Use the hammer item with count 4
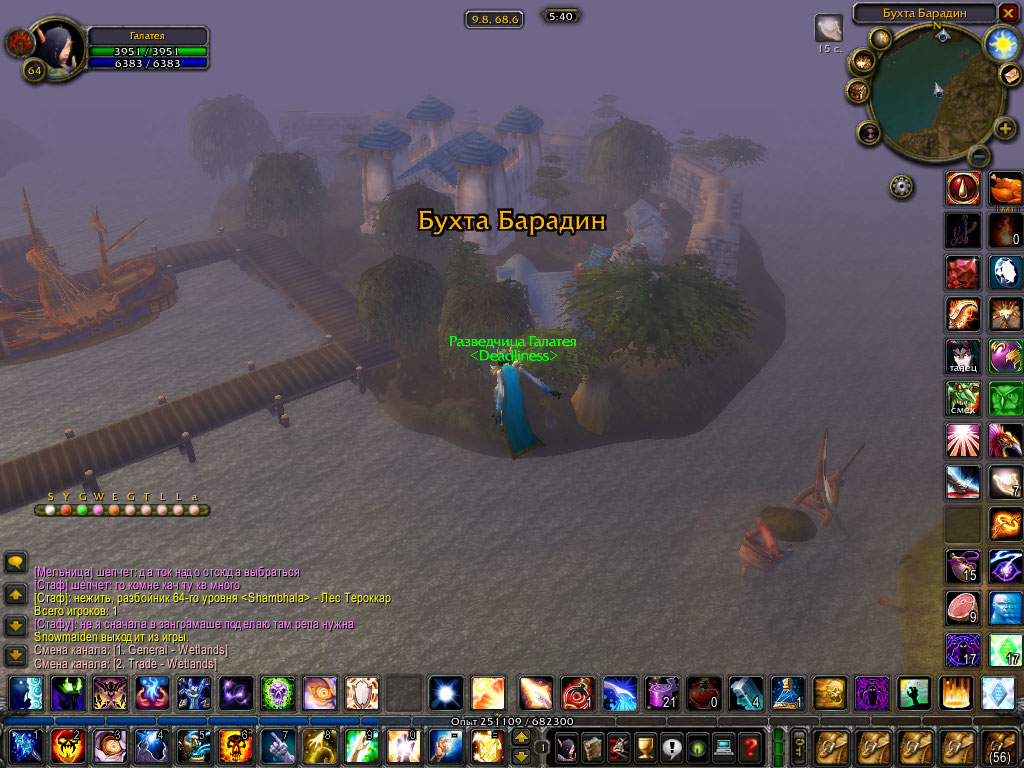1024x768 pixels. 745,692
